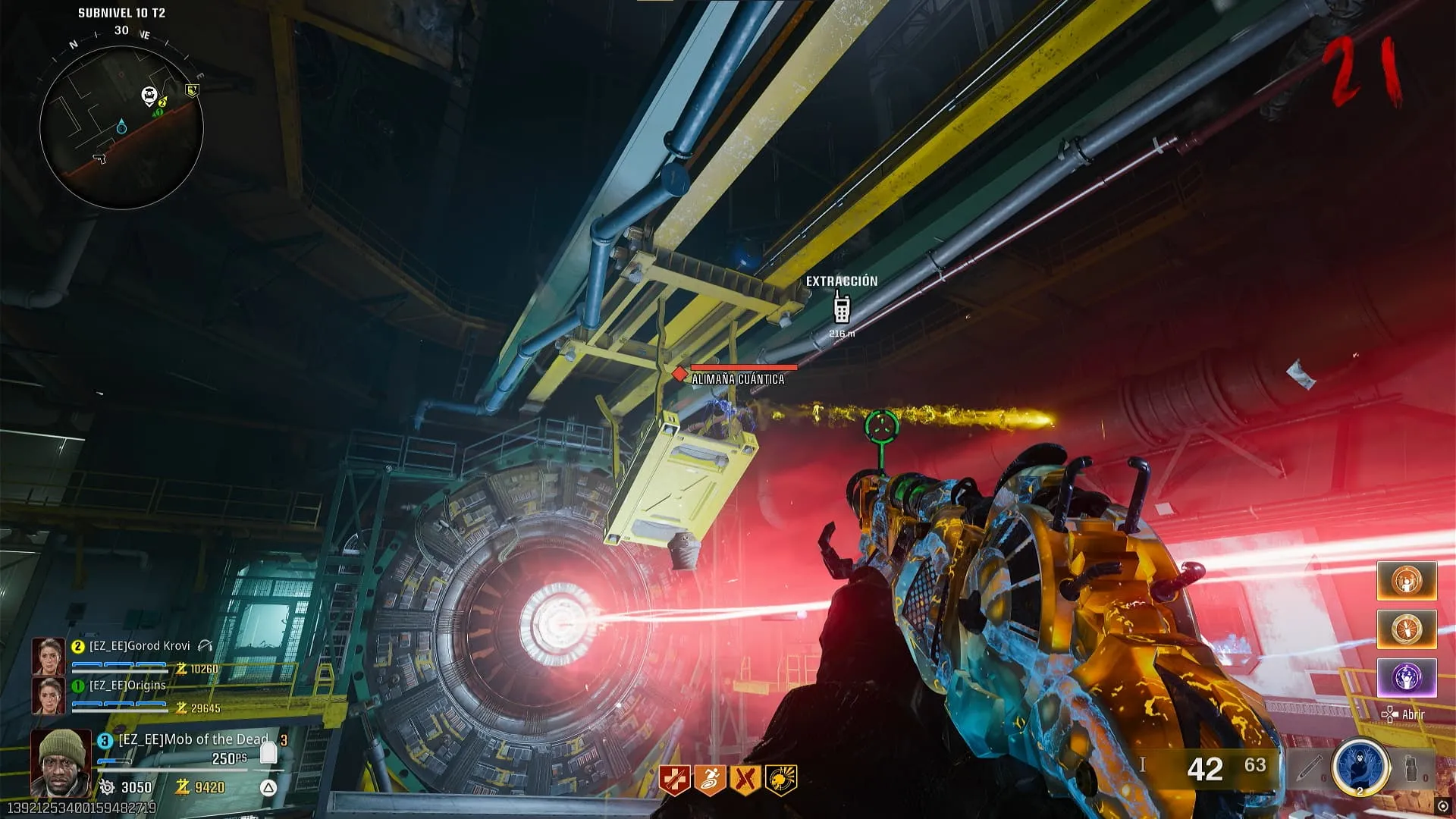Choose the purple GobbleGum slot

(1407, 677)
